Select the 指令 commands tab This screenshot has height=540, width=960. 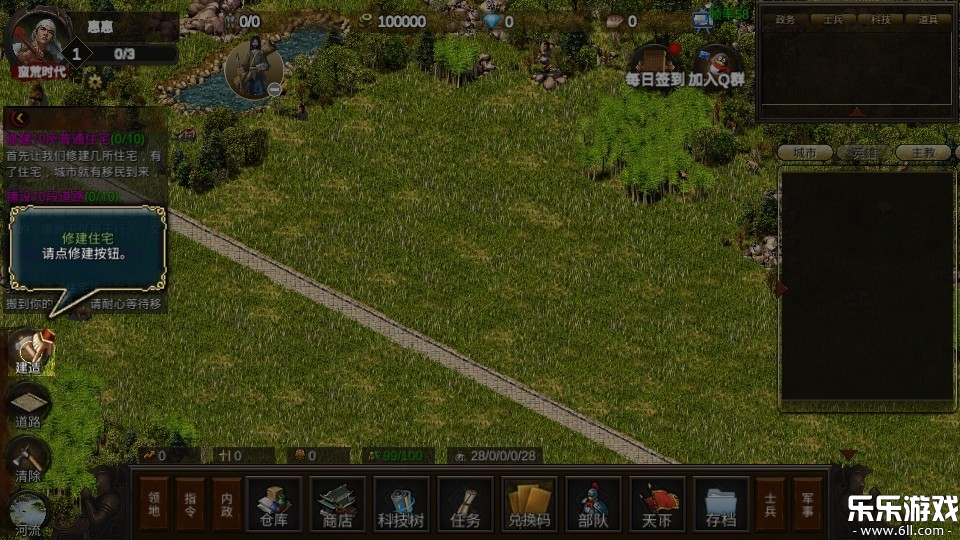[190, 503]
